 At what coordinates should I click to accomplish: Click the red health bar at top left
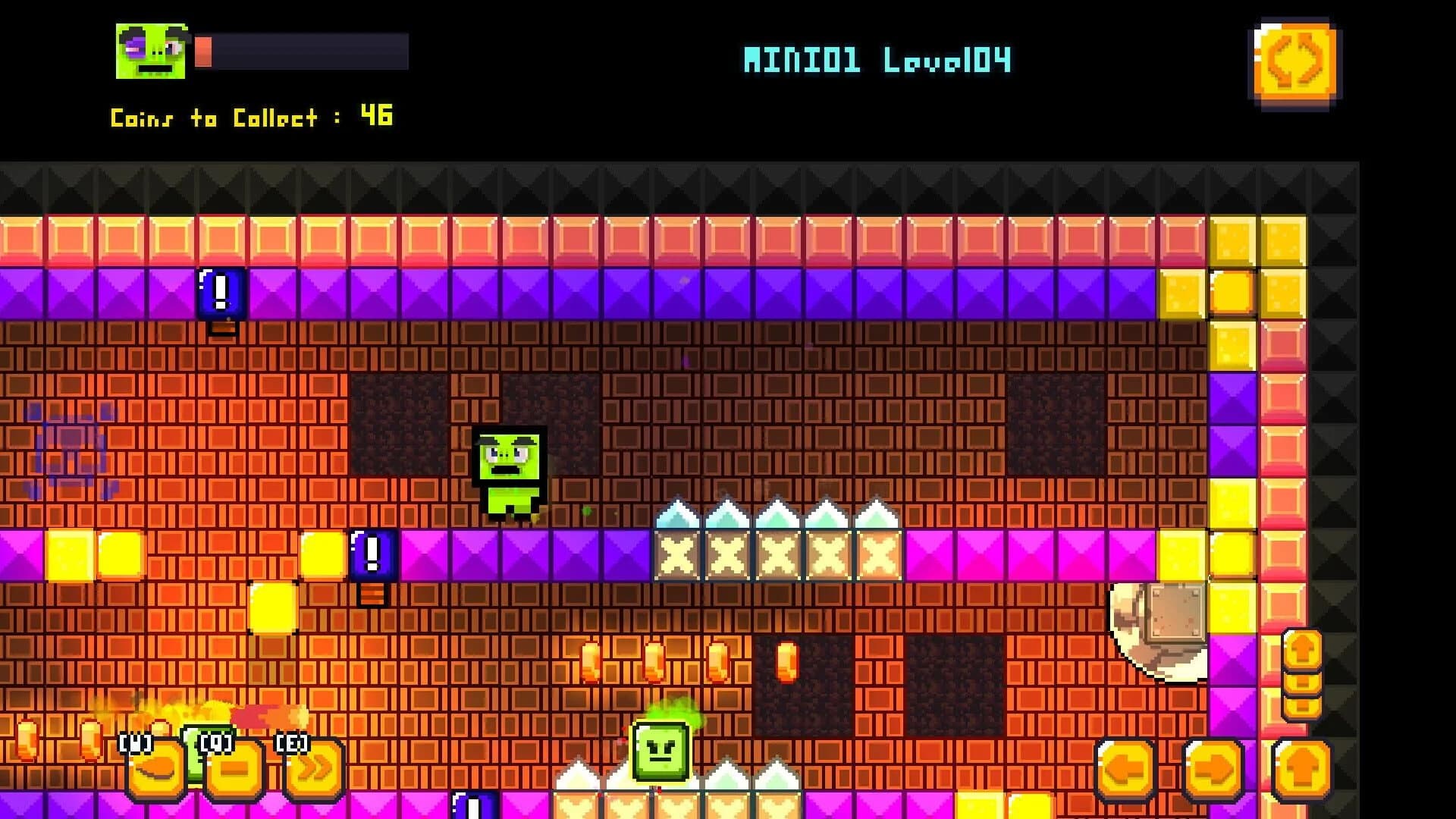coord(205,52)
